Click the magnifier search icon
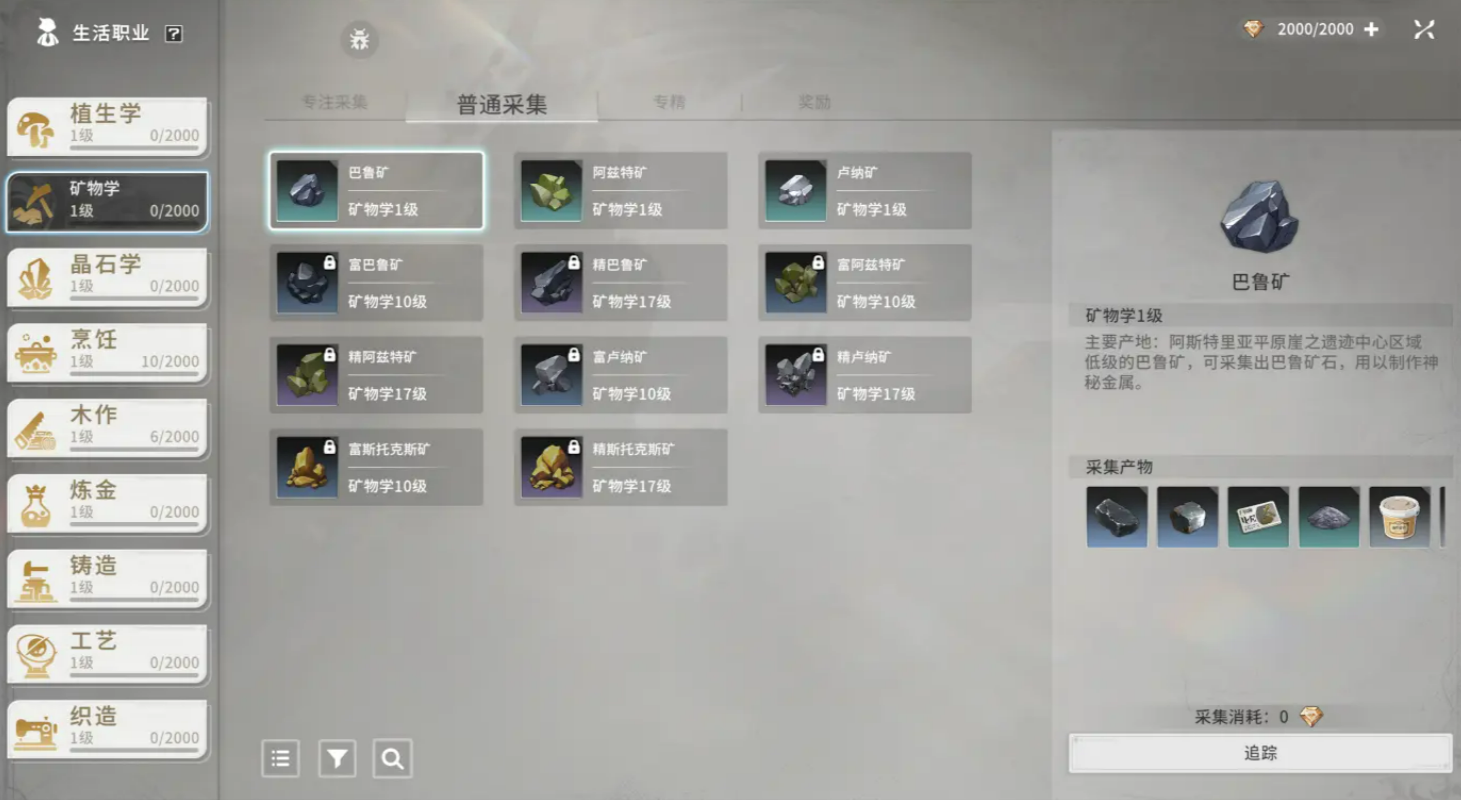Image resolution: width=1461 pixels, height=800 pixels. [x=392, y=758]
